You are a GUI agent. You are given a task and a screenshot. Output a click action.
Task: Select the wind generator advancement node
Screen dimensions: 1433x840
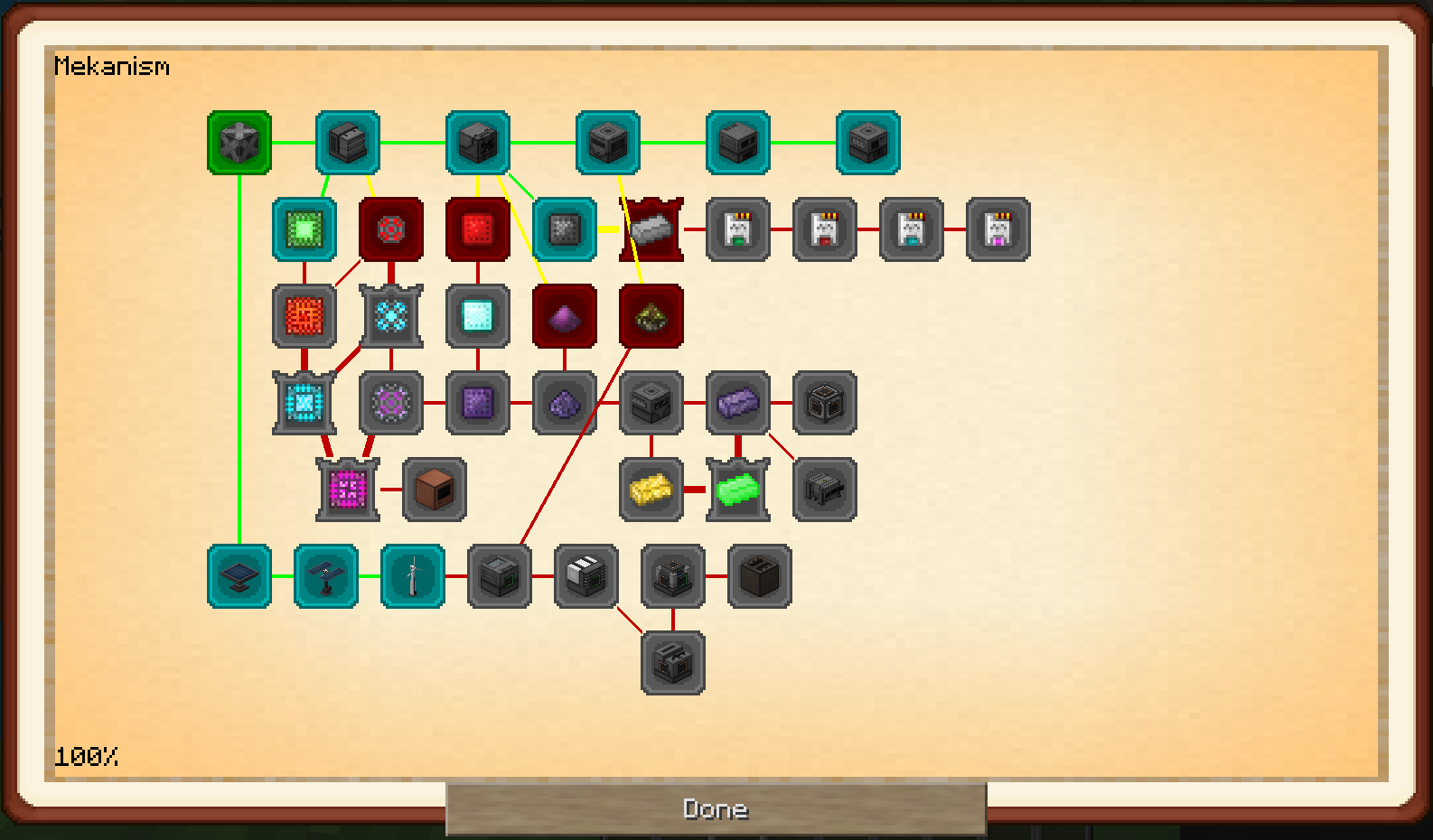point(413,576)
